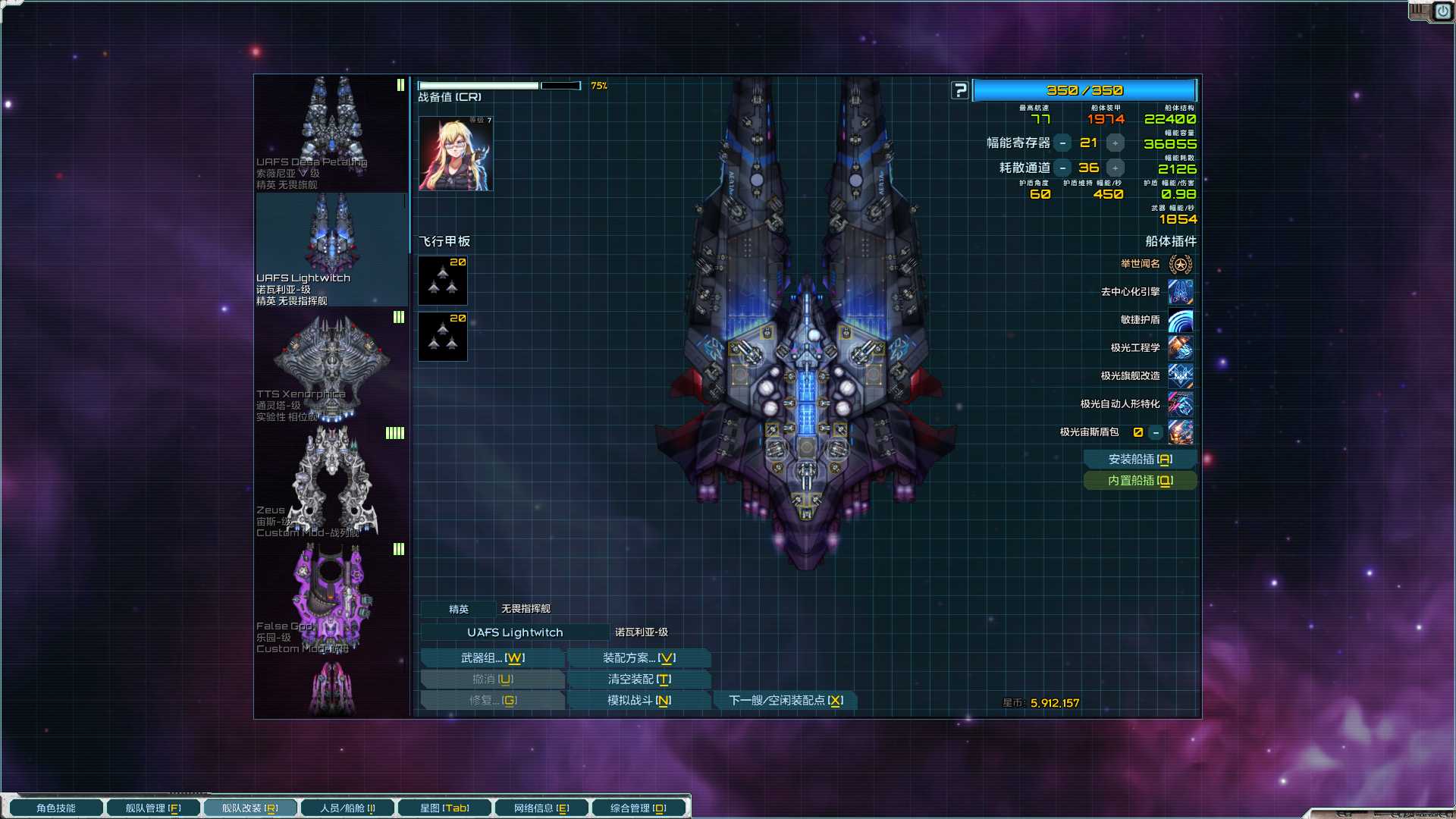
Task: Click the 举世闻名 hull mod icon
Action: (1180, 264)
